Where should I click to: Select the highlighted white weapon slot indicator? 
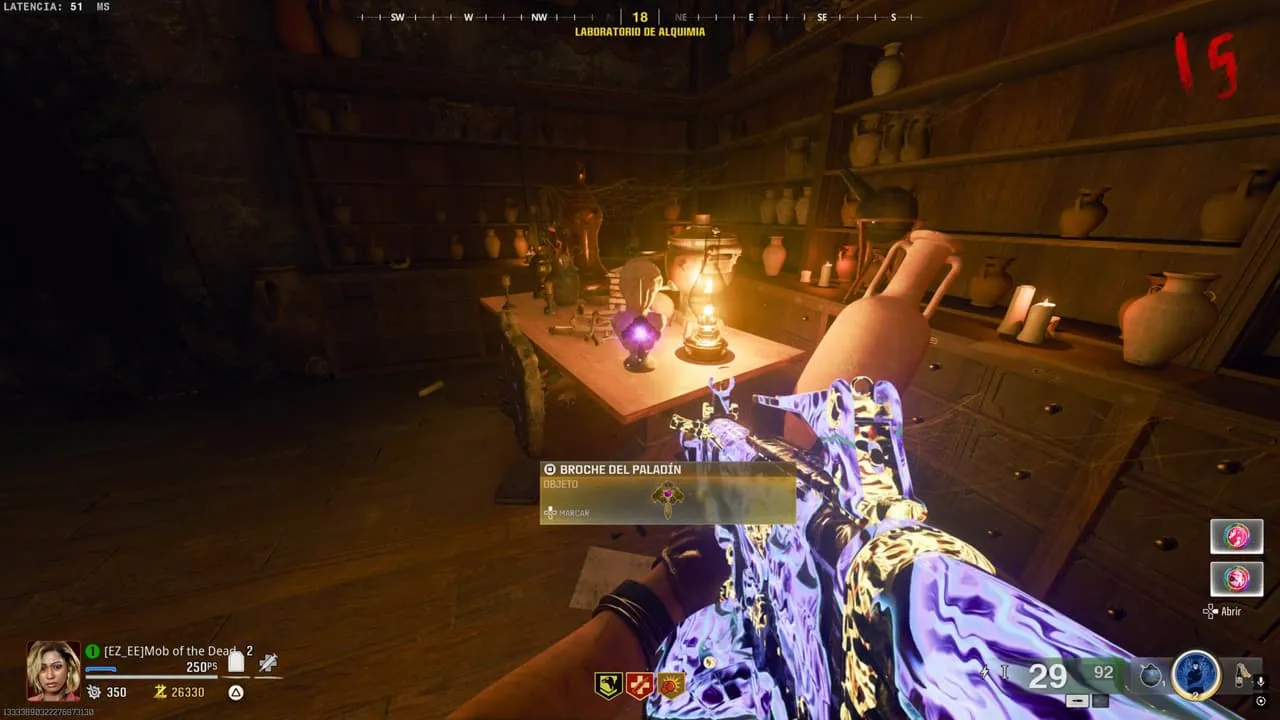tap(1077, 701)
